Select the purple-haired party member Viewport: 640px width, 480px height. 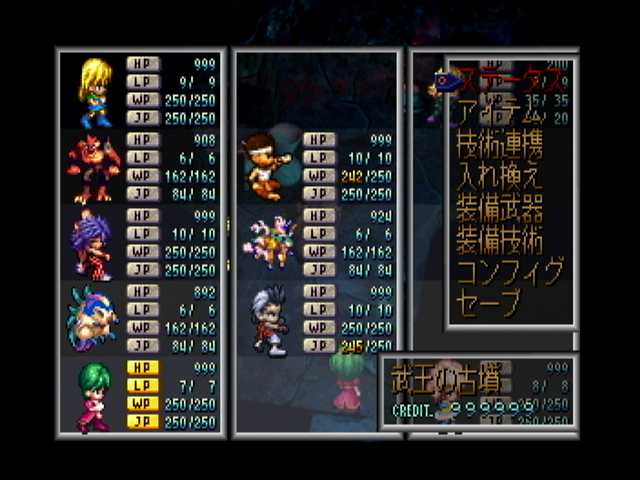click(92, 244)
